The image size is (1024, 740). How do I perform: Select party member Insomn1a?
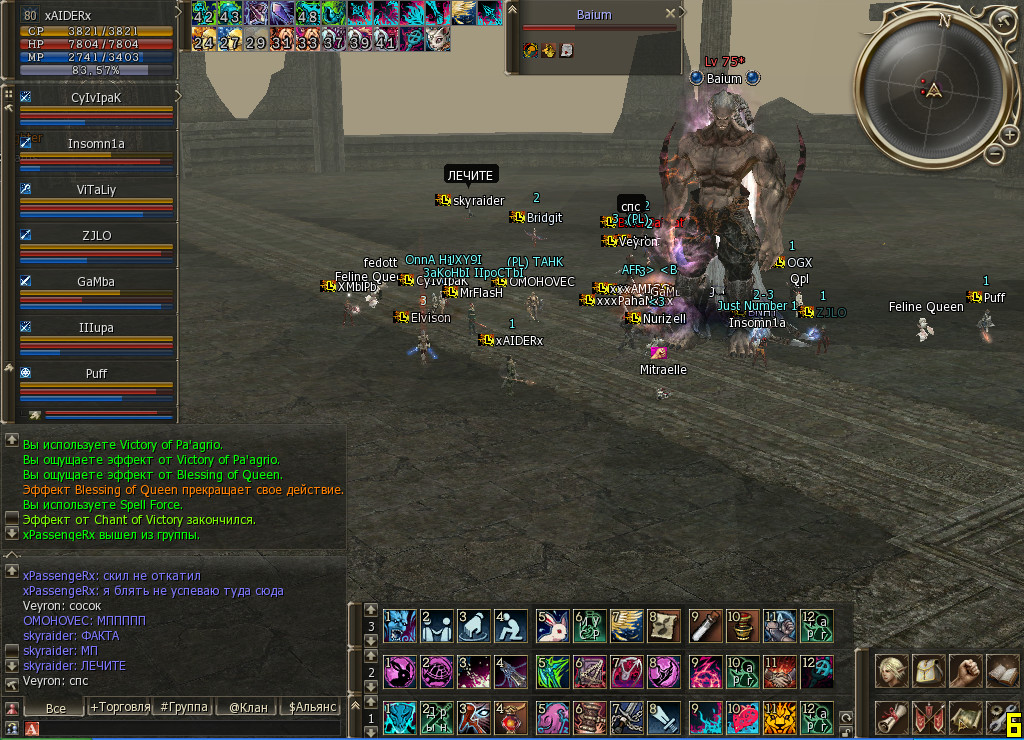click(x=96, y=144)
